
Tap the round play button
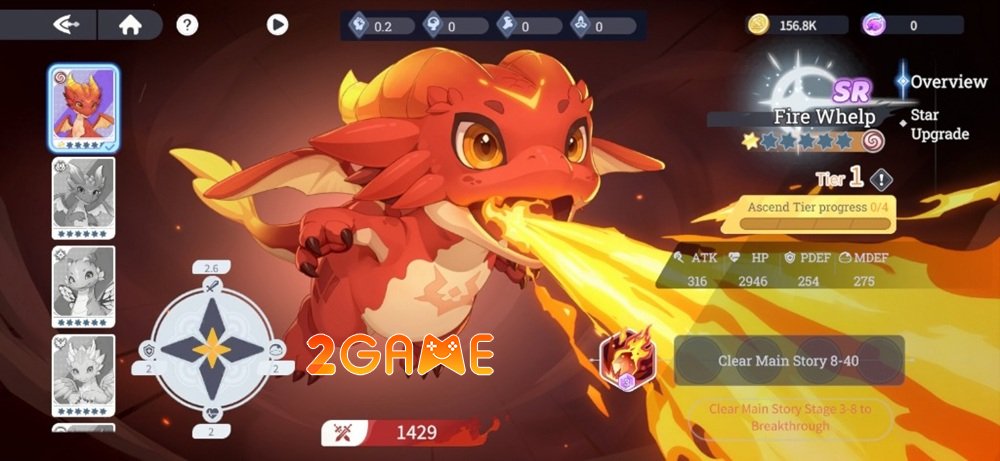tap(278, 25)
